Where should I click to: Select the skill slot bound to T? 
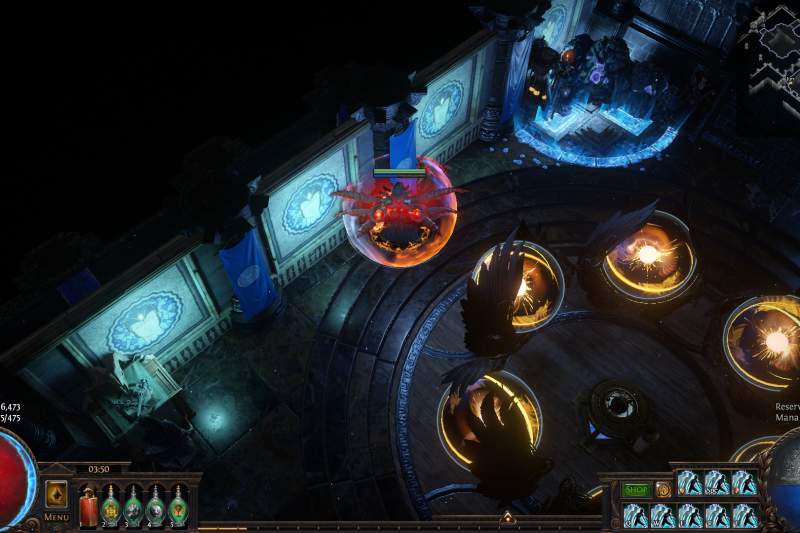tap(744, 516)
